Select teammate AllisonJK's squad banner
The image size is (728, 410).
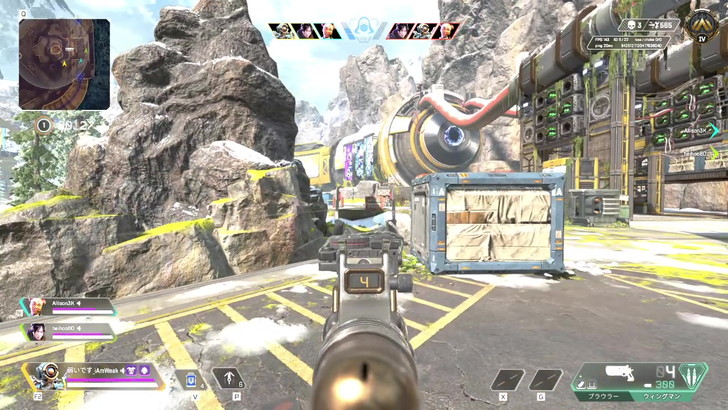coord(70,307)
